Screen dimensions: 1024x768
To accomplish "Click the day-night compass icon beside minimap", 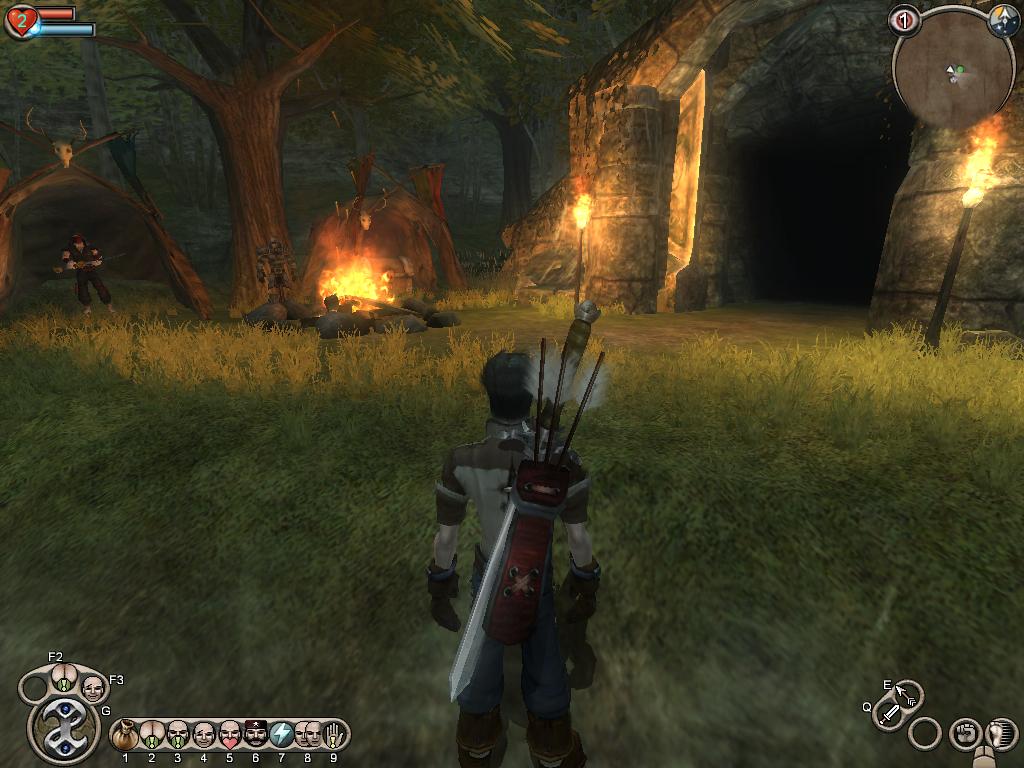I will (1003, 21).
